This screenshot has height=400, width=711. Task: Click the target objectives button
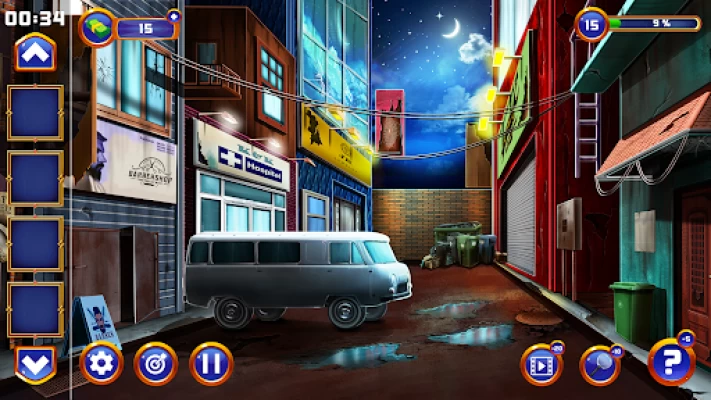click(x=155, y=363)
